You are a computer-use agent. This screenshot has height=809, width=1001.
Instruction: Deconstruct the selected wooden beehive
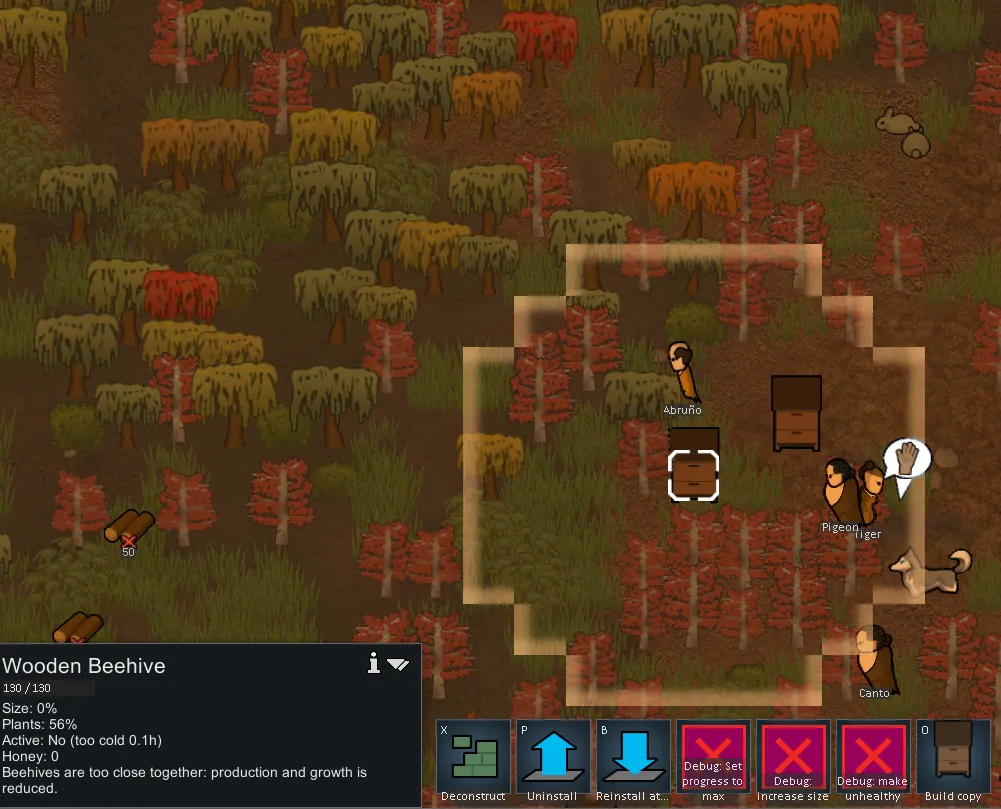point(473,757)
